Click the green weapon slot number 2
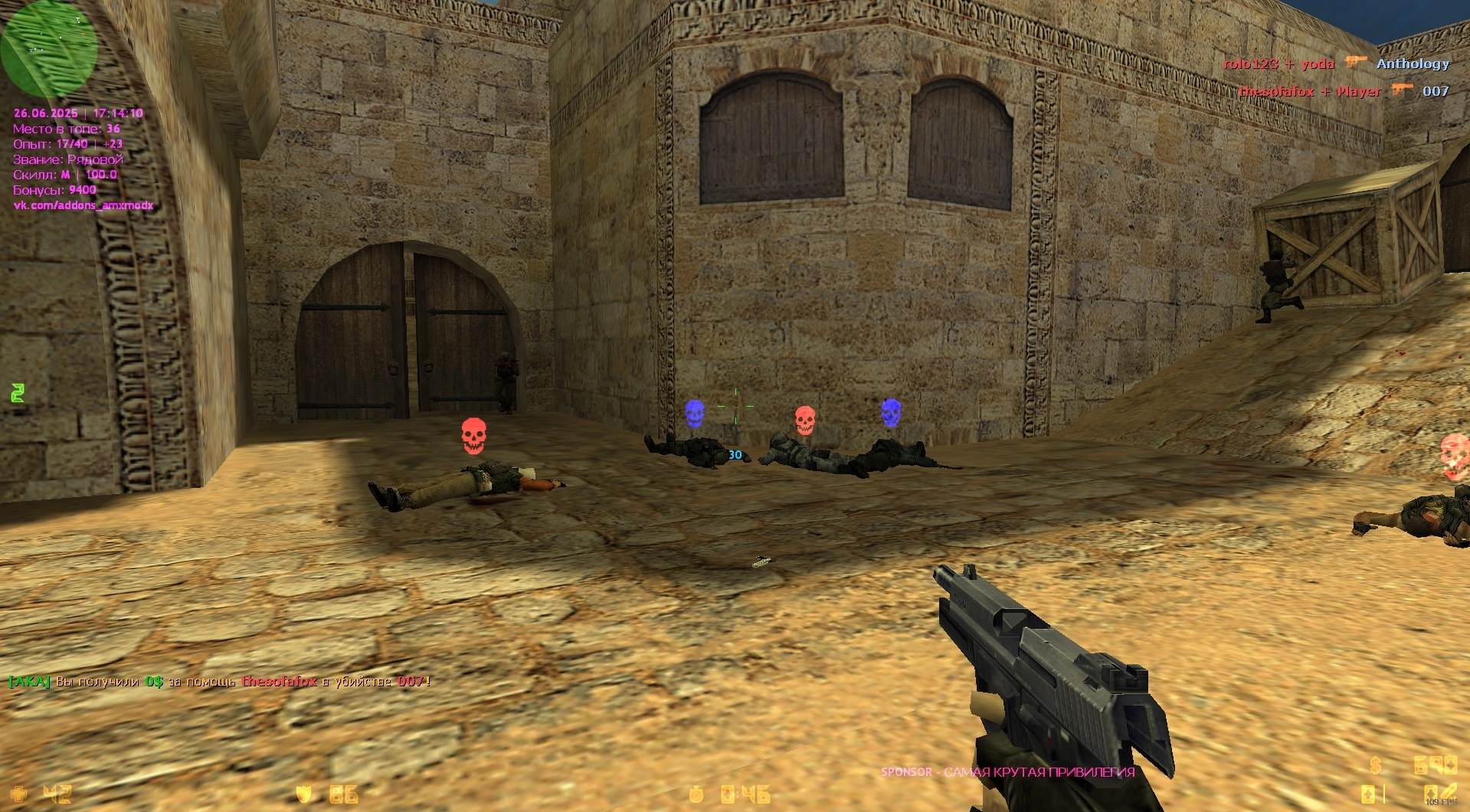The width and height of the screenshot is (1470, 812). click(x=18, y=393)
